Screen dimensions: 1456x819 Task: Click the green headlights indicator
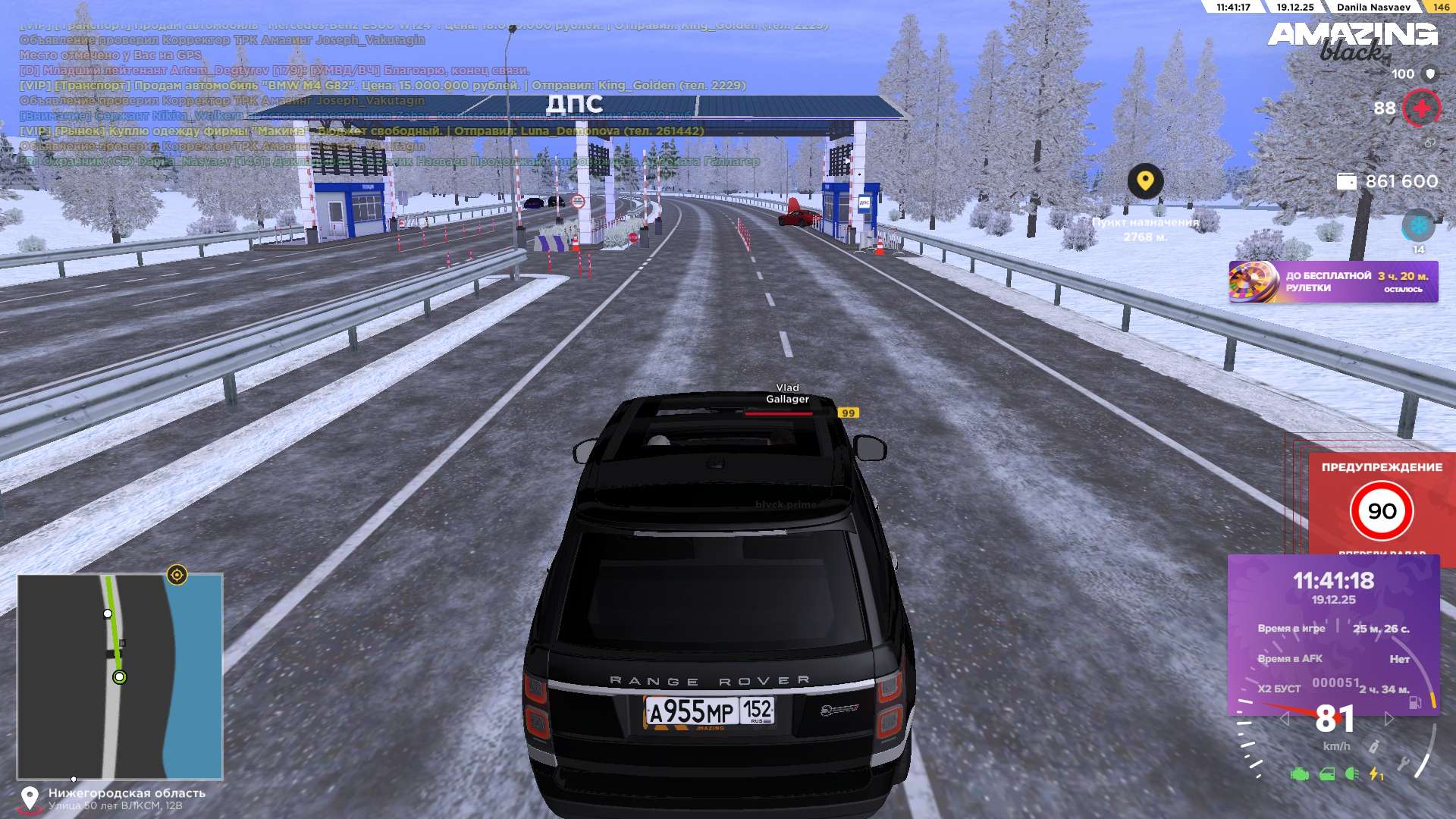click(x=1351, y=774)
